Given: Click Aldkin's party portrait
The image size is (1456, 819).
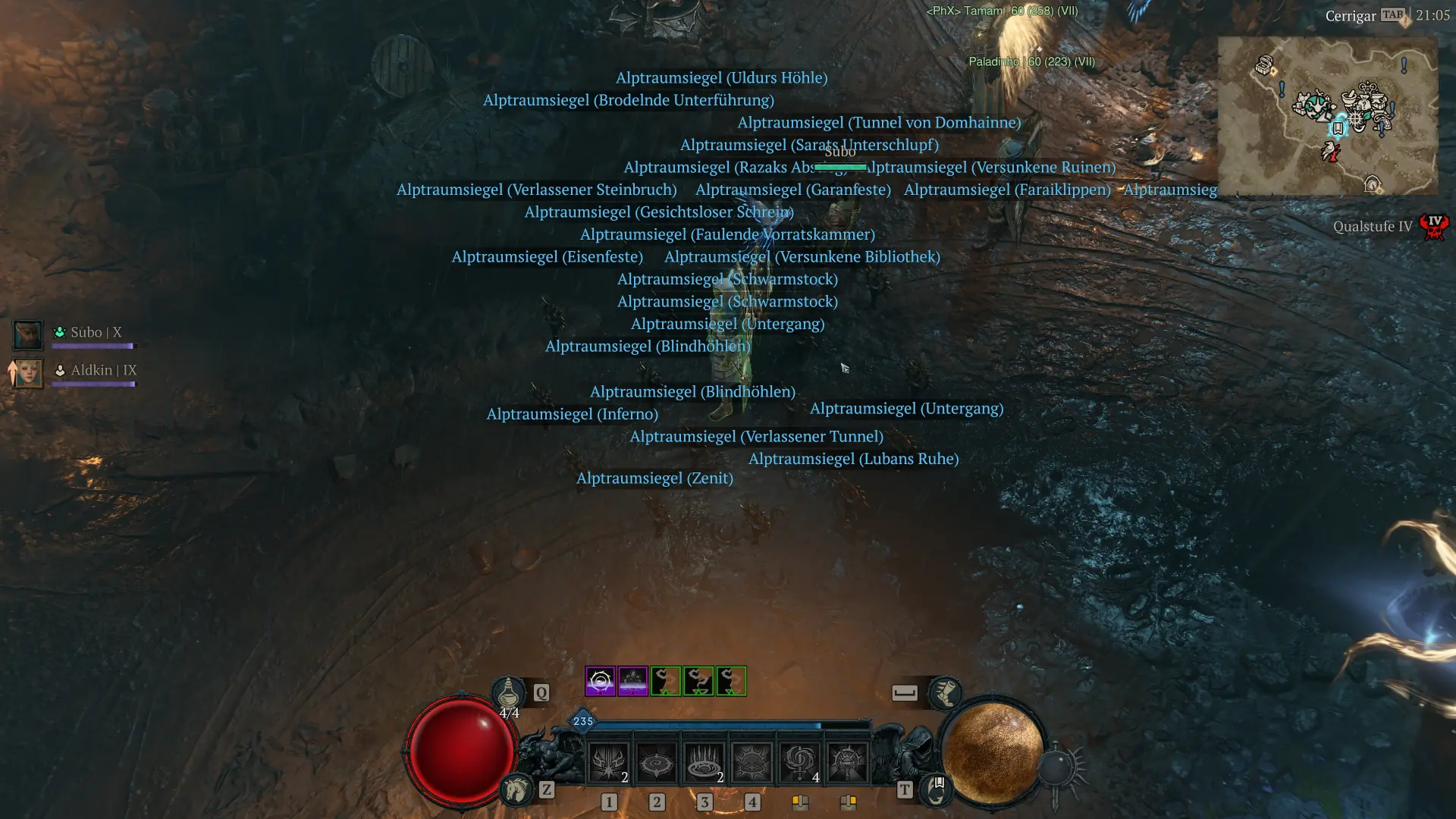Looking at the screenshot, I should pos(27,372).
